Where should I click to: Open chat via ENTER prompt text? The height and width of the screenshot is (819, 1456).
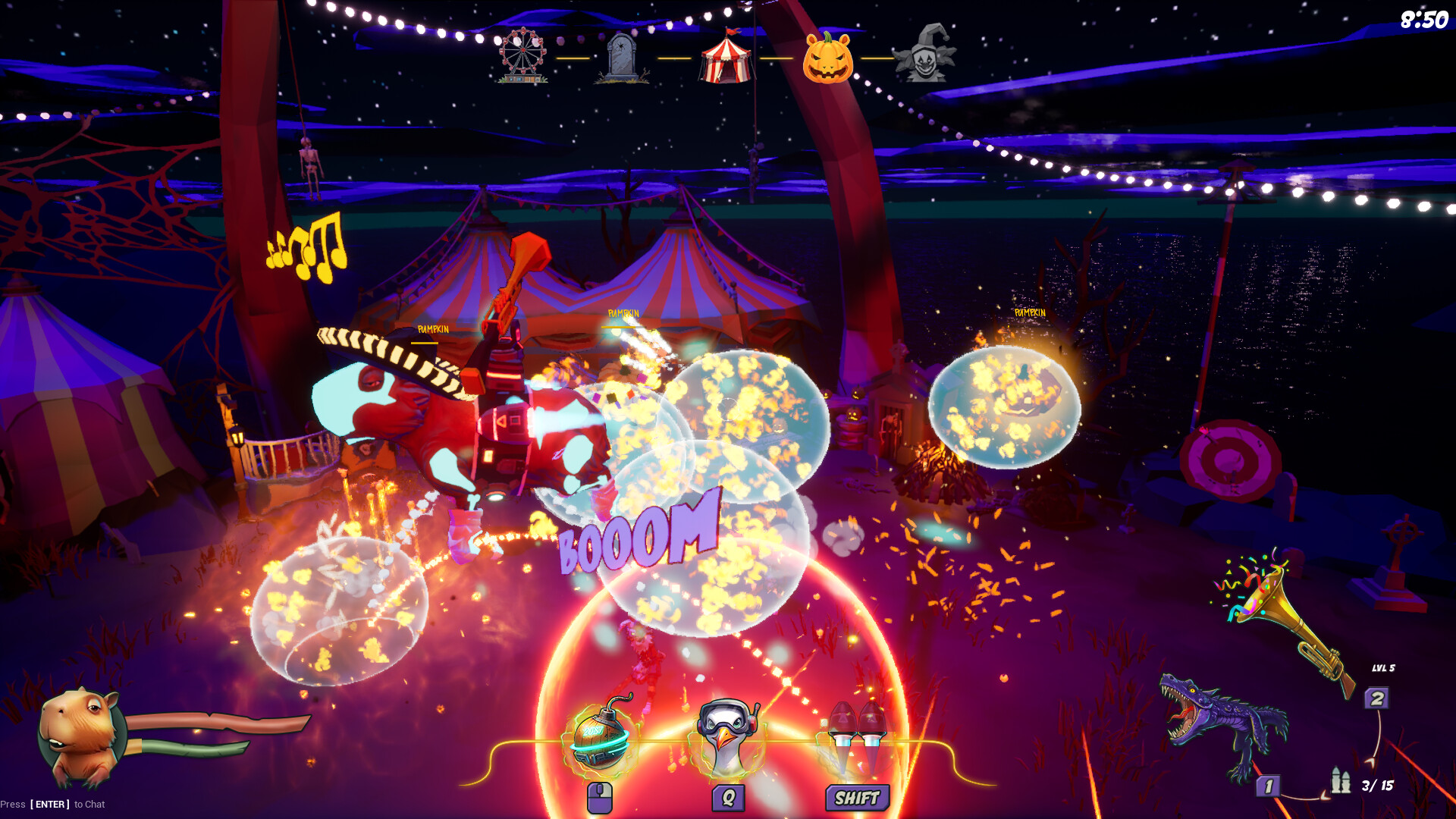[53, 804]
